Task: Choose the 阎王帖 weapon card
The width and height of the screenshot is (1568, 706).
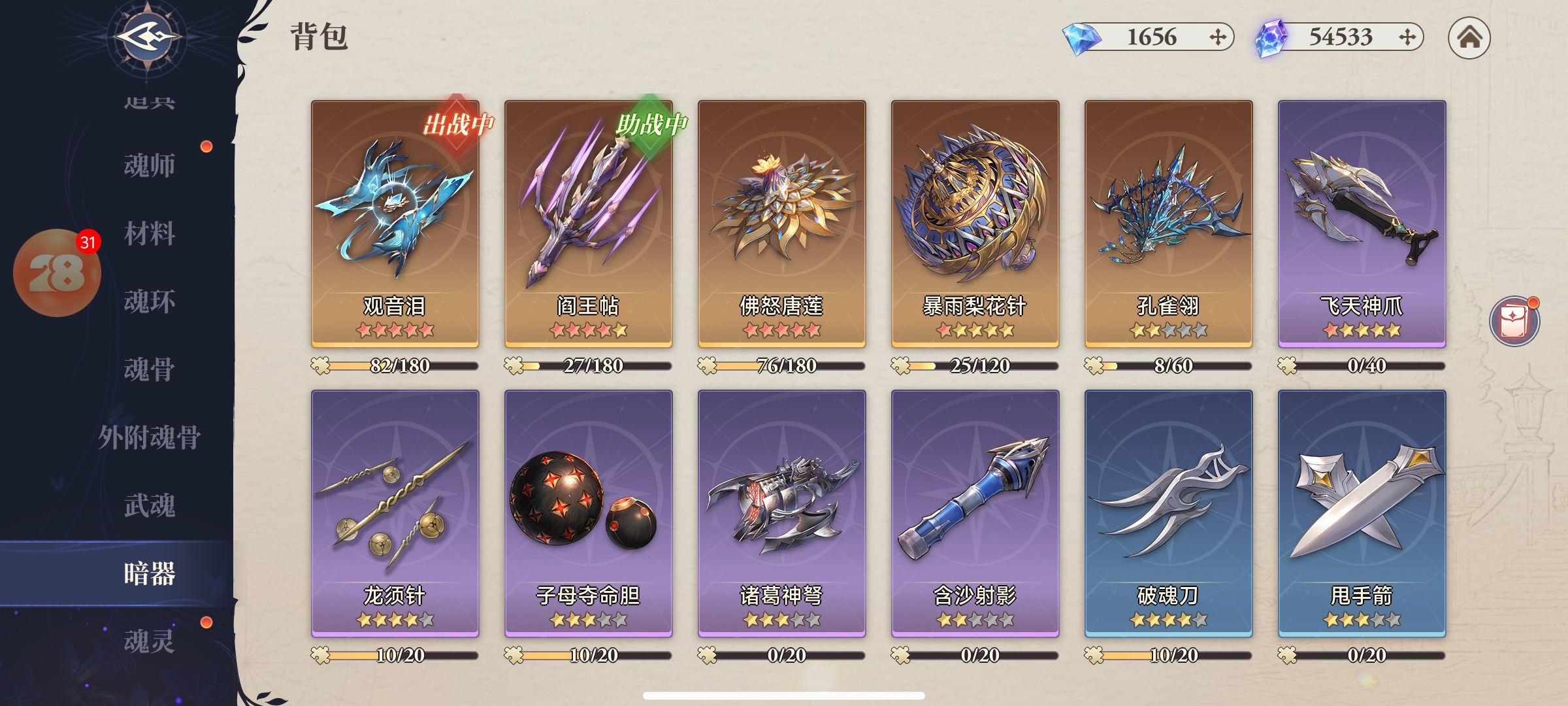Action: 588,222
